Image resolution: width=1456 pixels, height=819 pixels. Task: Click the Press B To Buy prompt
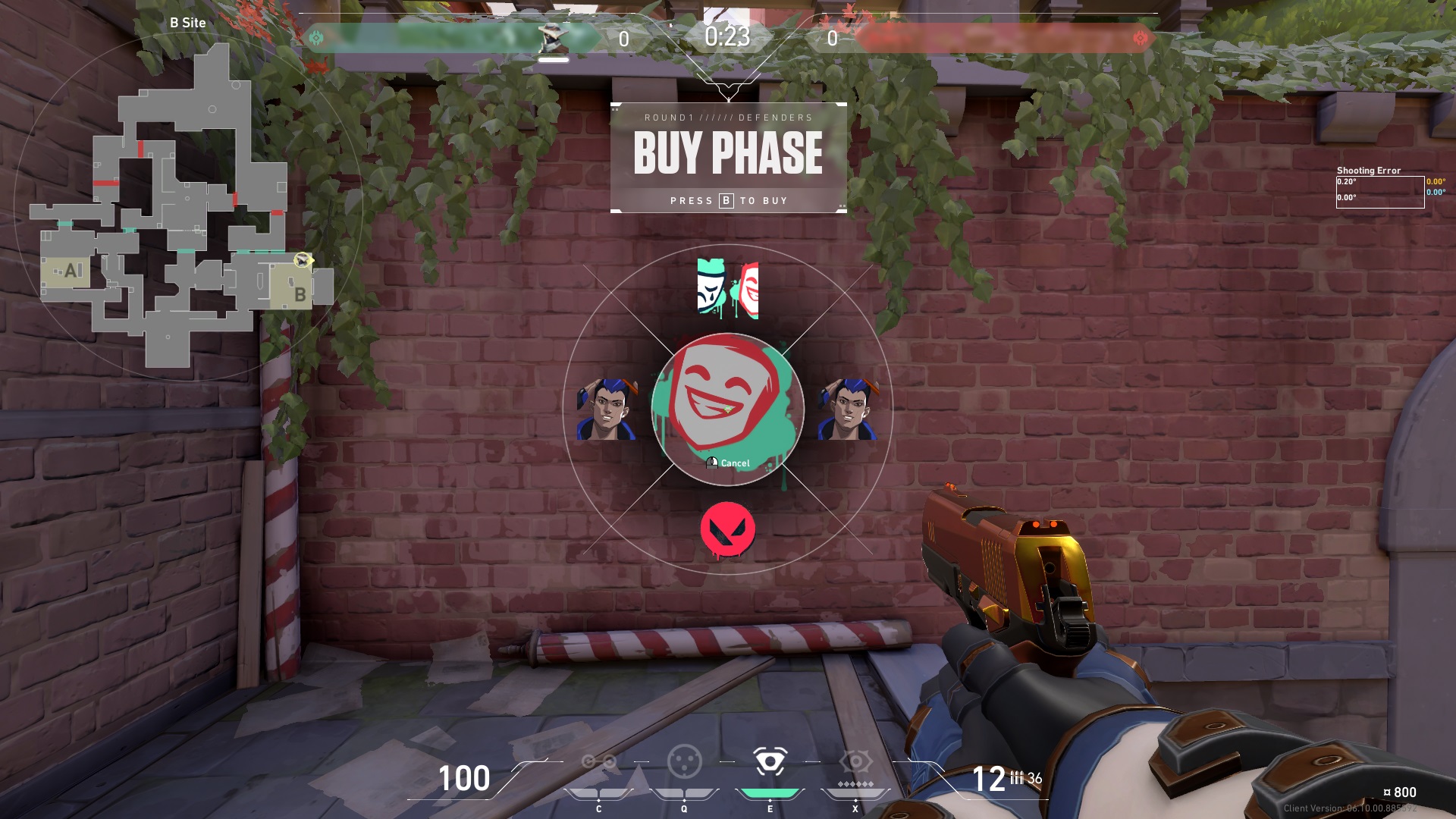[728, 200]
